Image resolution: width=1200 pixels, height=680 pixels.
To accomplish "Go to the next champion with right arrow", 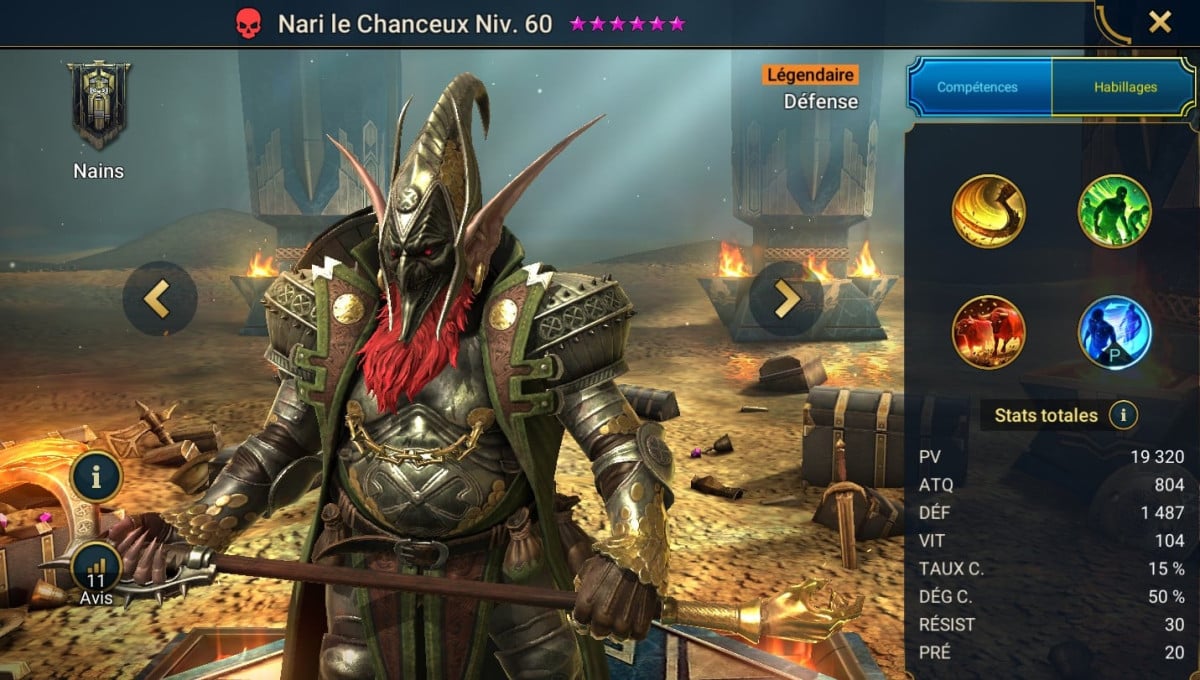I will click(x=786, y=298).
